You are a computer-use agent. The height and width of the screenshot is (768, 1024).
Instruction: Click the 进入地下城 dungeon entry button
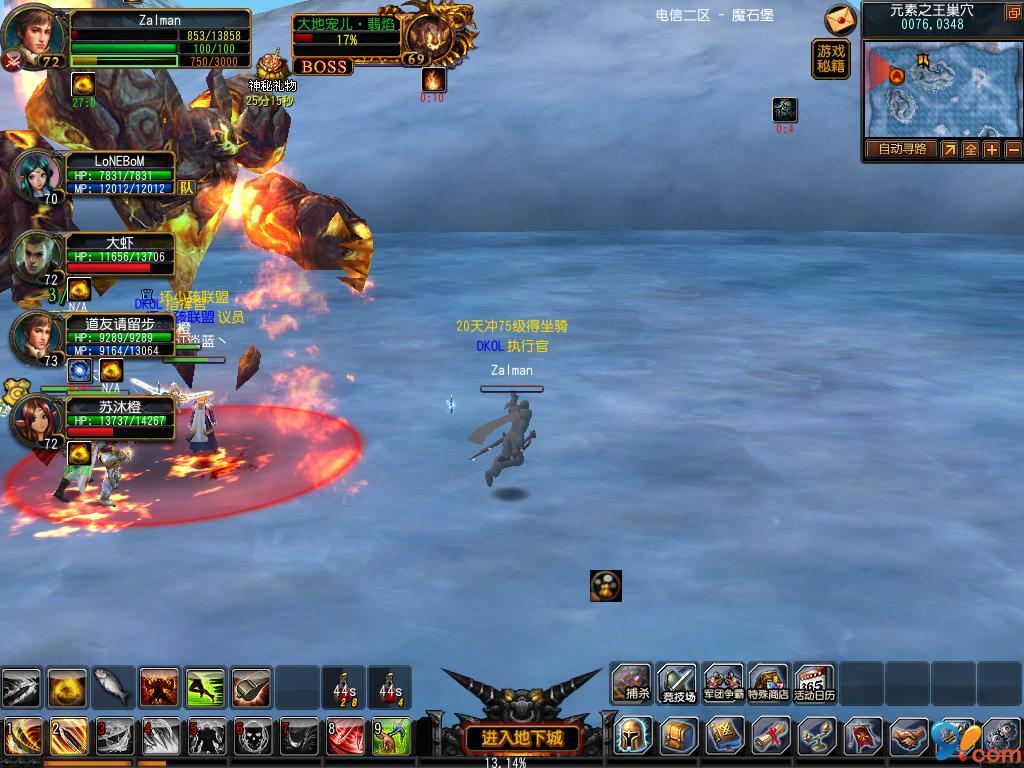coord(522,739)
